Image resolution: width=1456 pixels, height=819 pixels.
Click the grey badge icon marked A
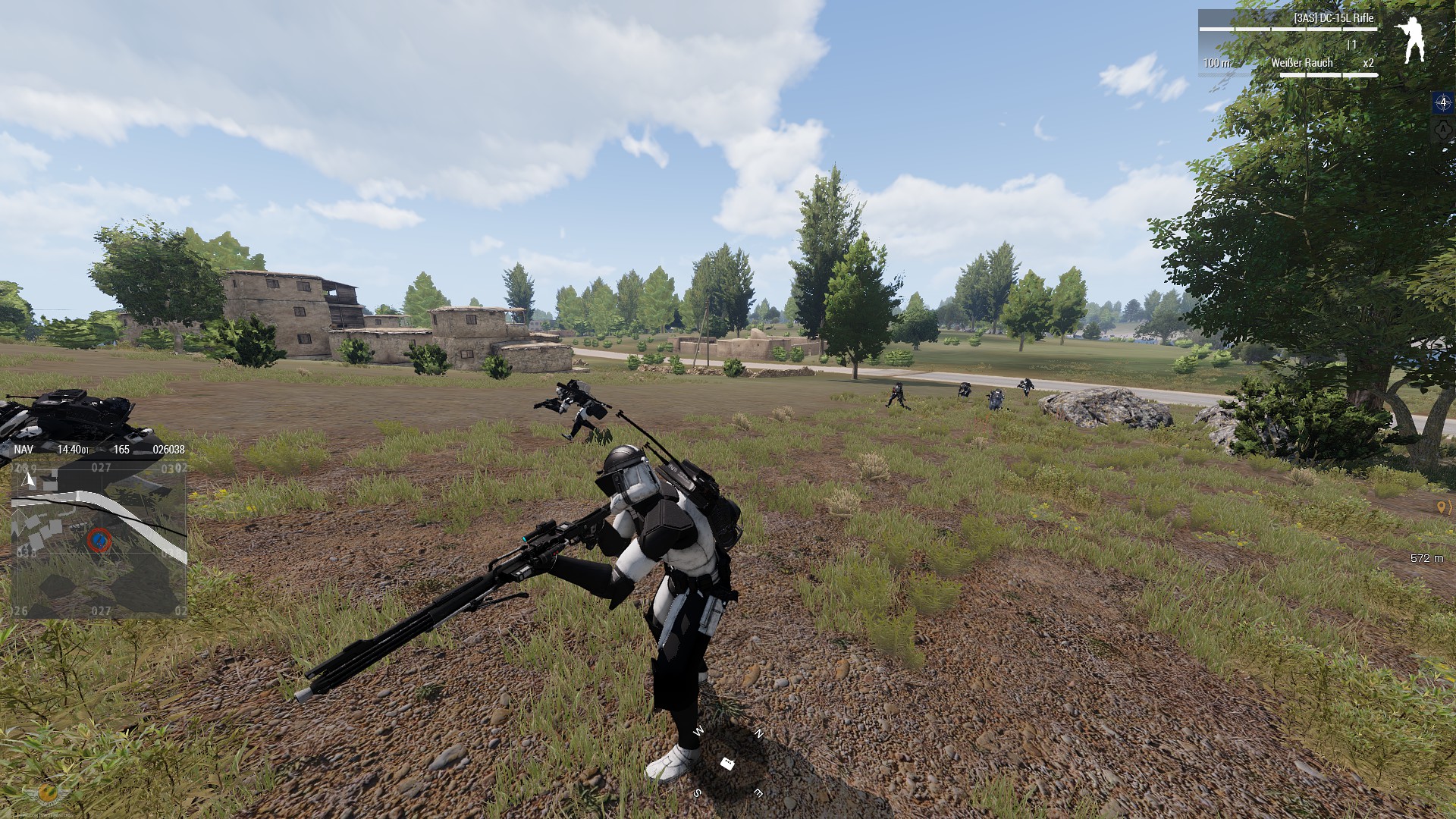[x=1442, y=130]
